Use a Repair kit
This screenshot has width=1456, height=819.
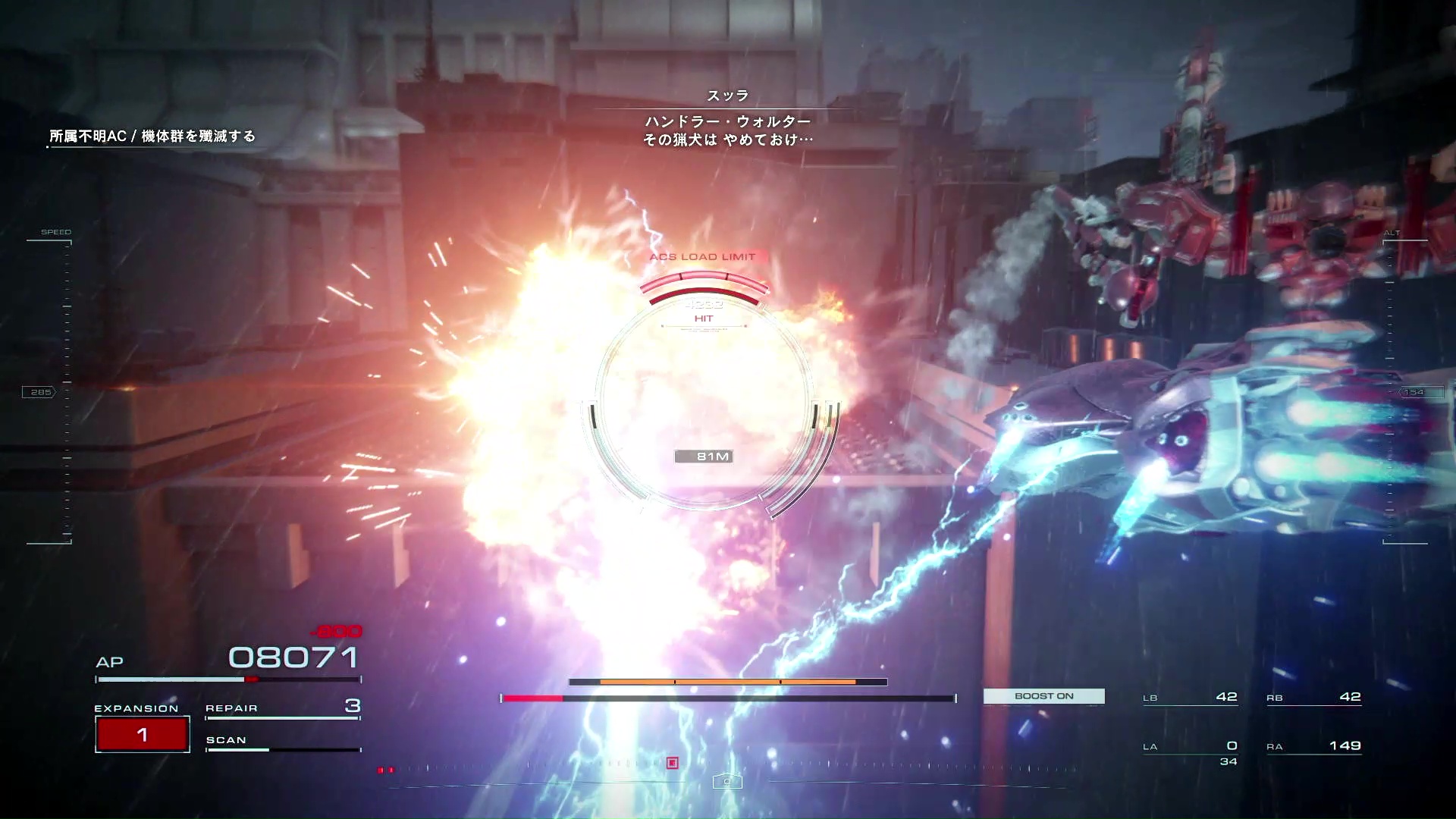click(282, 708)
